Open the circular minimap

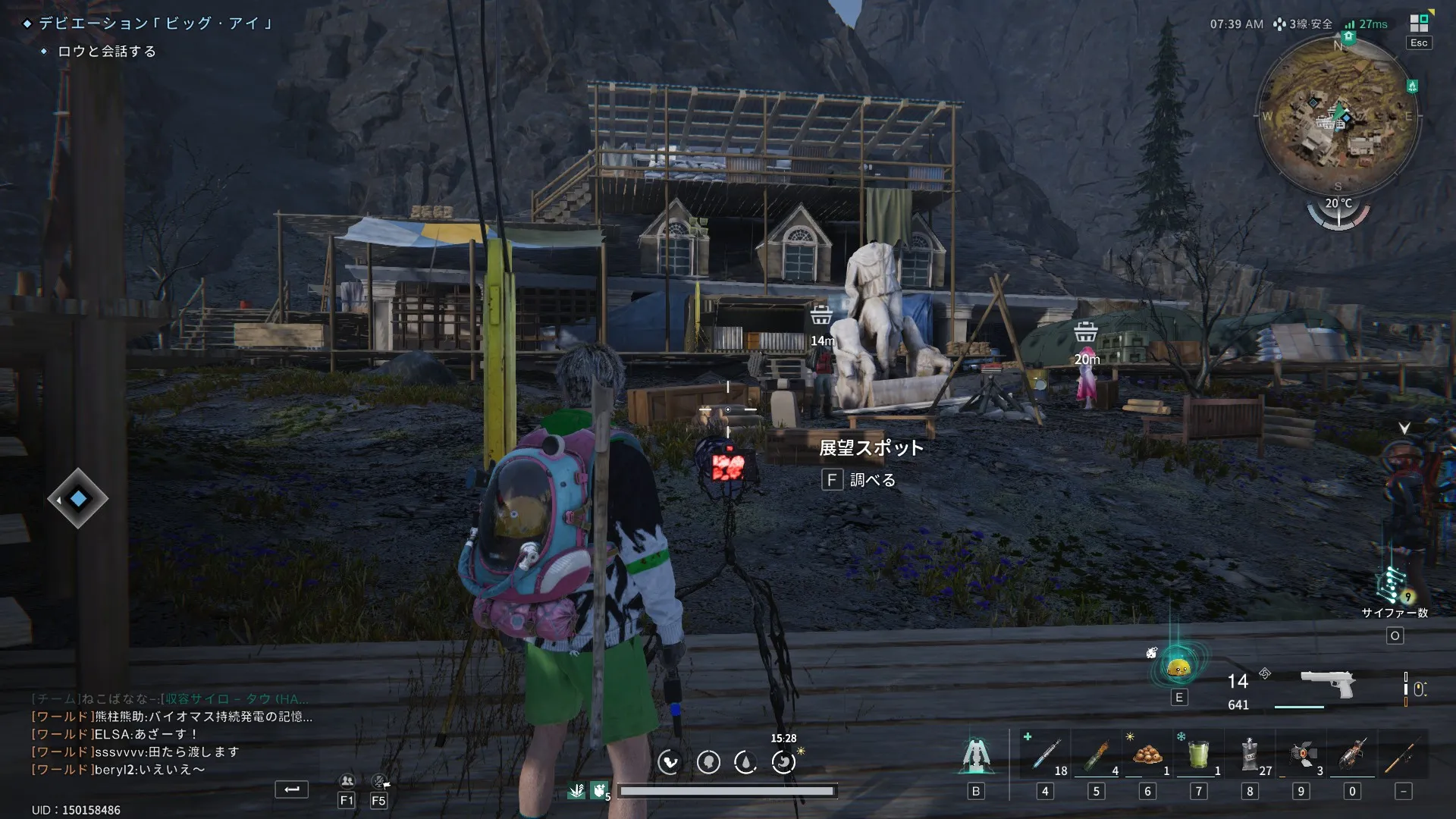pos(1338,115)
